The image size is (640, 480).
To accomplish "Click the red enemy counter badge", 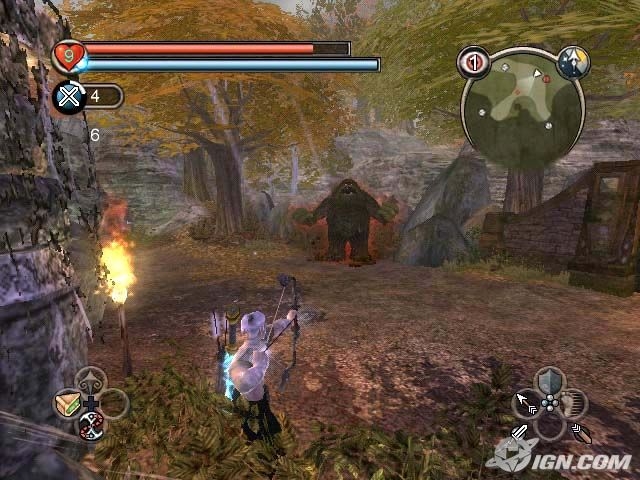I will pos(473,63).
